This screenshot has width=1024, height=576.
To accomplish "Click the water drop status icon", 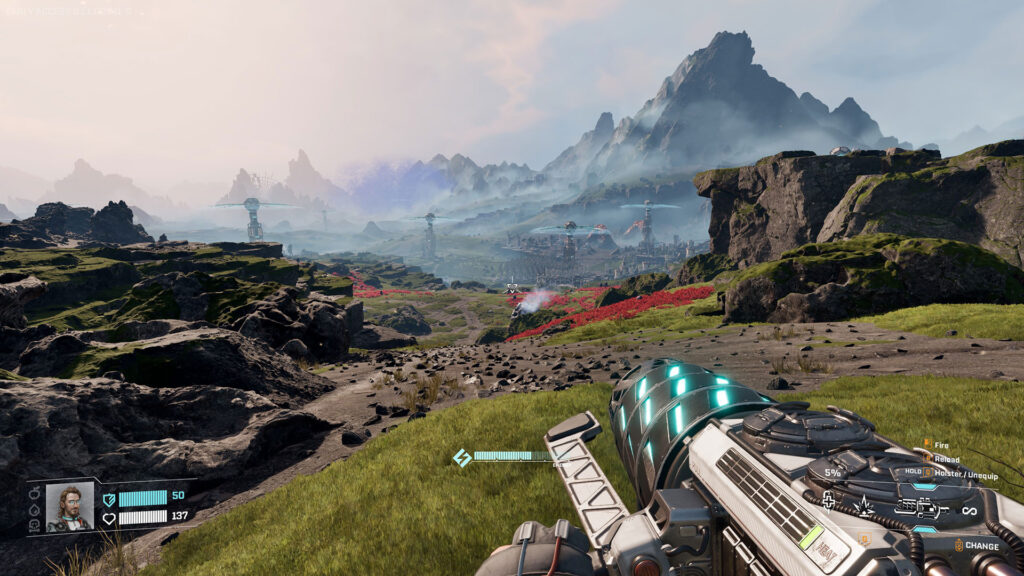I will click(x=34, y=508).
